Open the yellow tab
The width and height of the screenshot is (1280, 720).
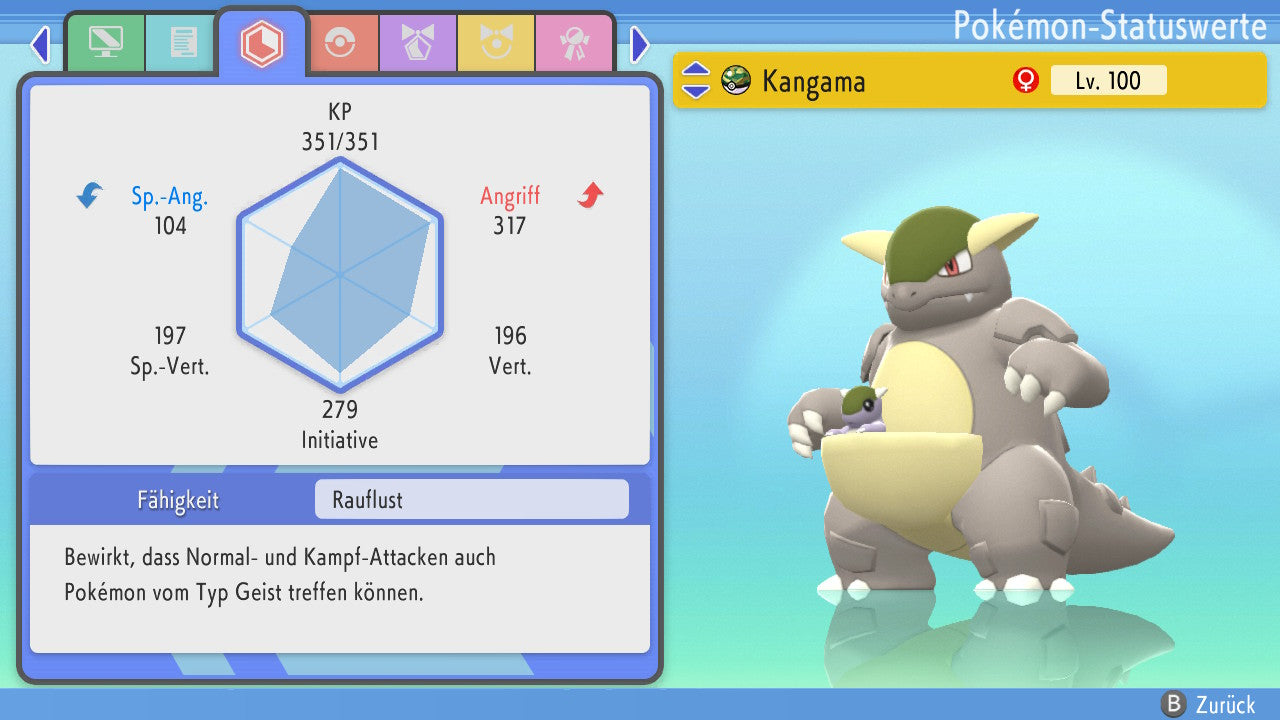pyautogui.click(x=495, y=43)
